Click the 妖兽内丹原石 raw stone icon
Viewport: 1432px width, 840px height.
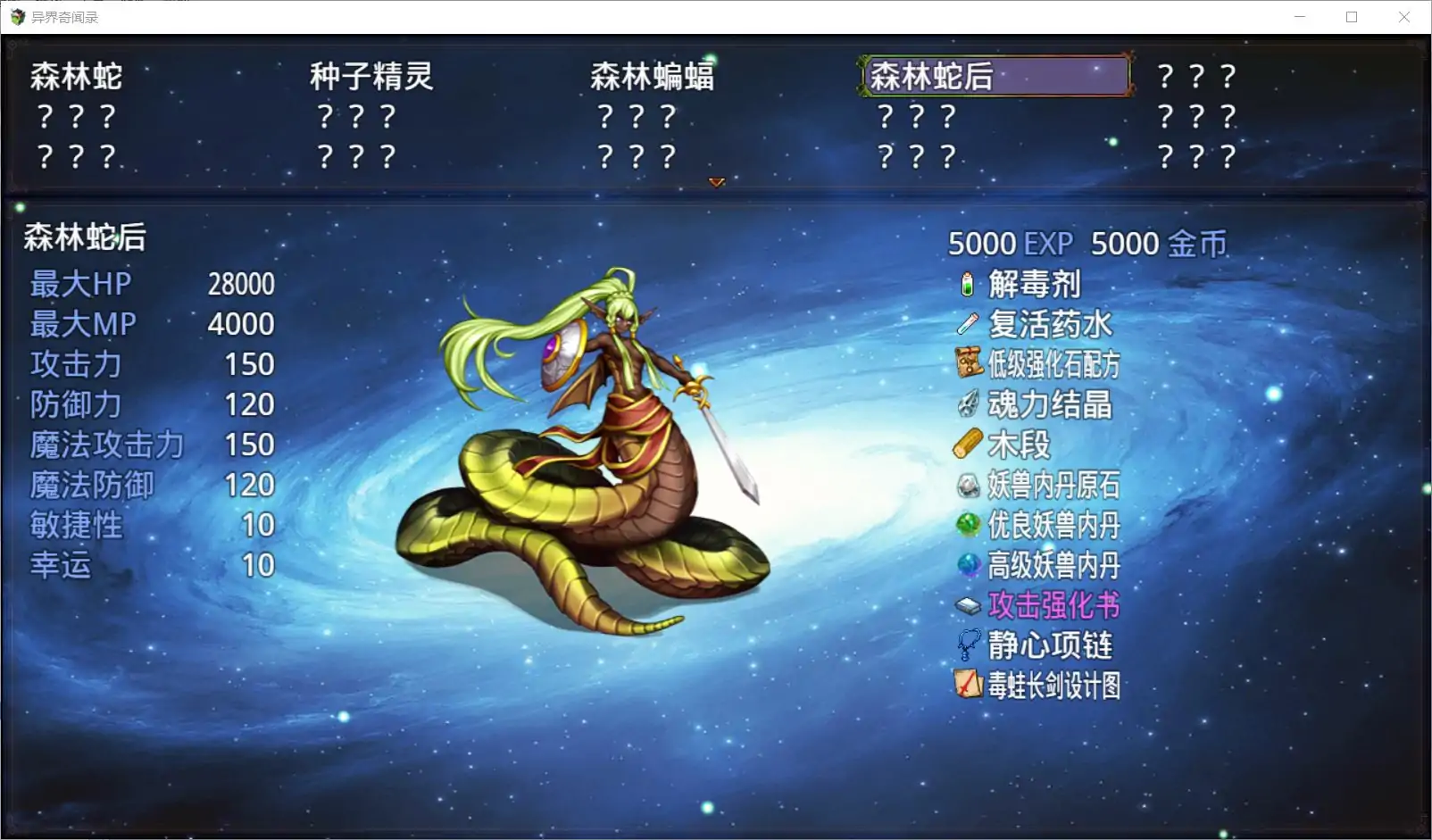968,485
